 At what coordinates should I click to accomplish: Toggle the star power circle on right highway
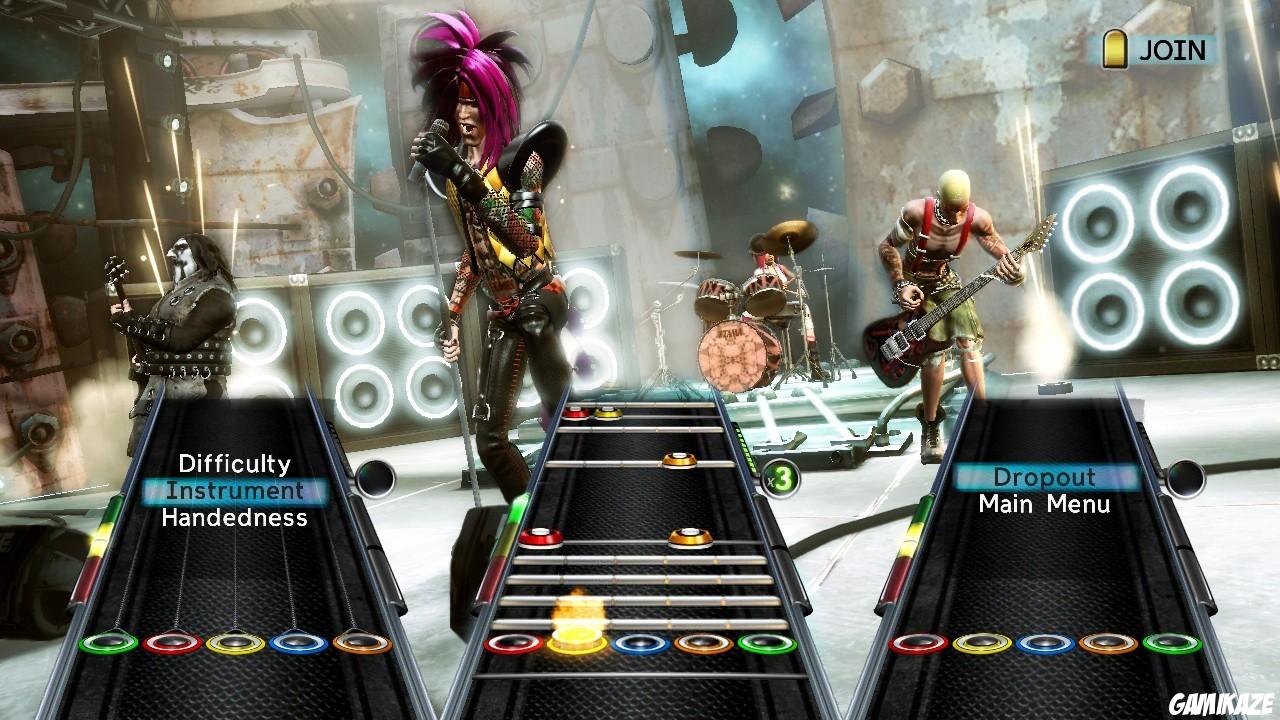[1186, 477]
